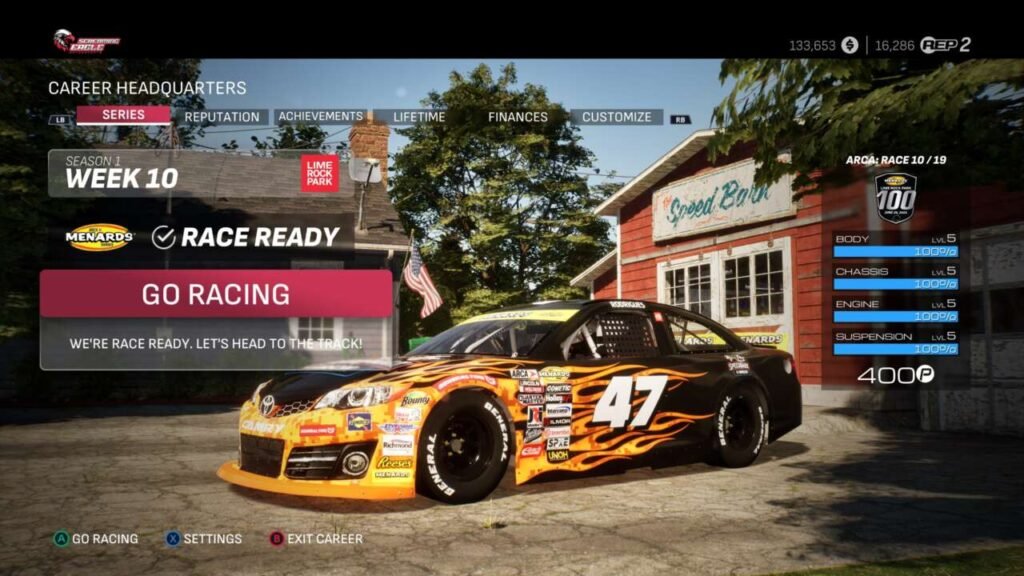Switch to the Customize tab
Viewport: 1024px width, 576px height.
616,117
